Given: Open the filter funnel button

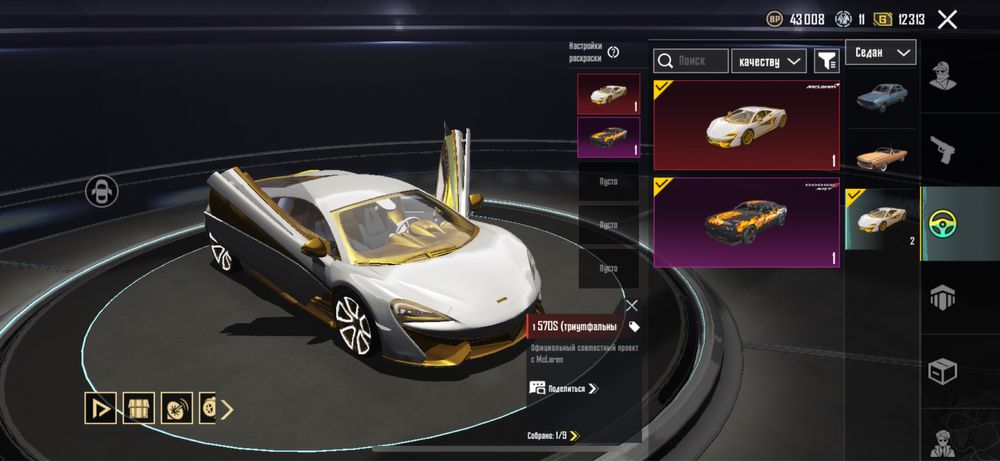Looking at the screenshot, I should tap(826, 61).
